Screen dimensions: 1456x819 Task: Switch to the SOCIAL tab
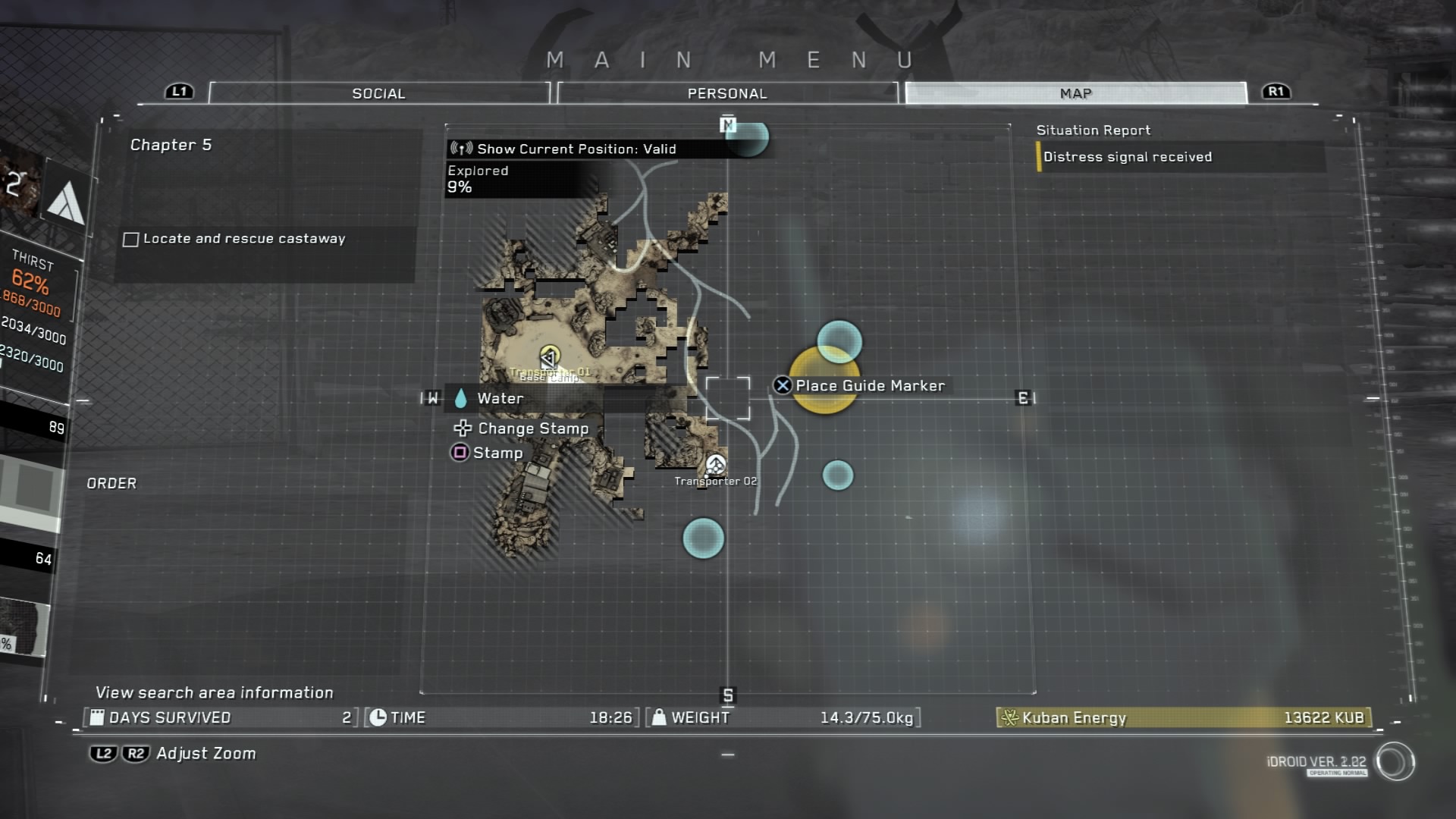tap(378, 93)
